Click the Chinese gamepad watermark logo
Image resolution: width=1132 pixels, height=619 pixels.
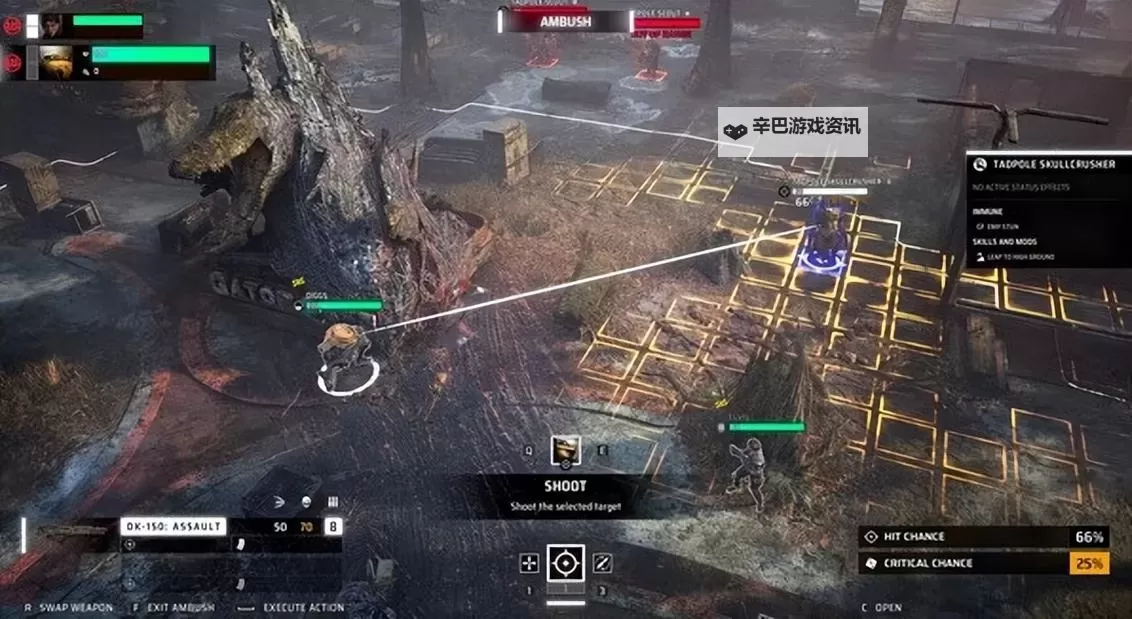coord(735,130)
